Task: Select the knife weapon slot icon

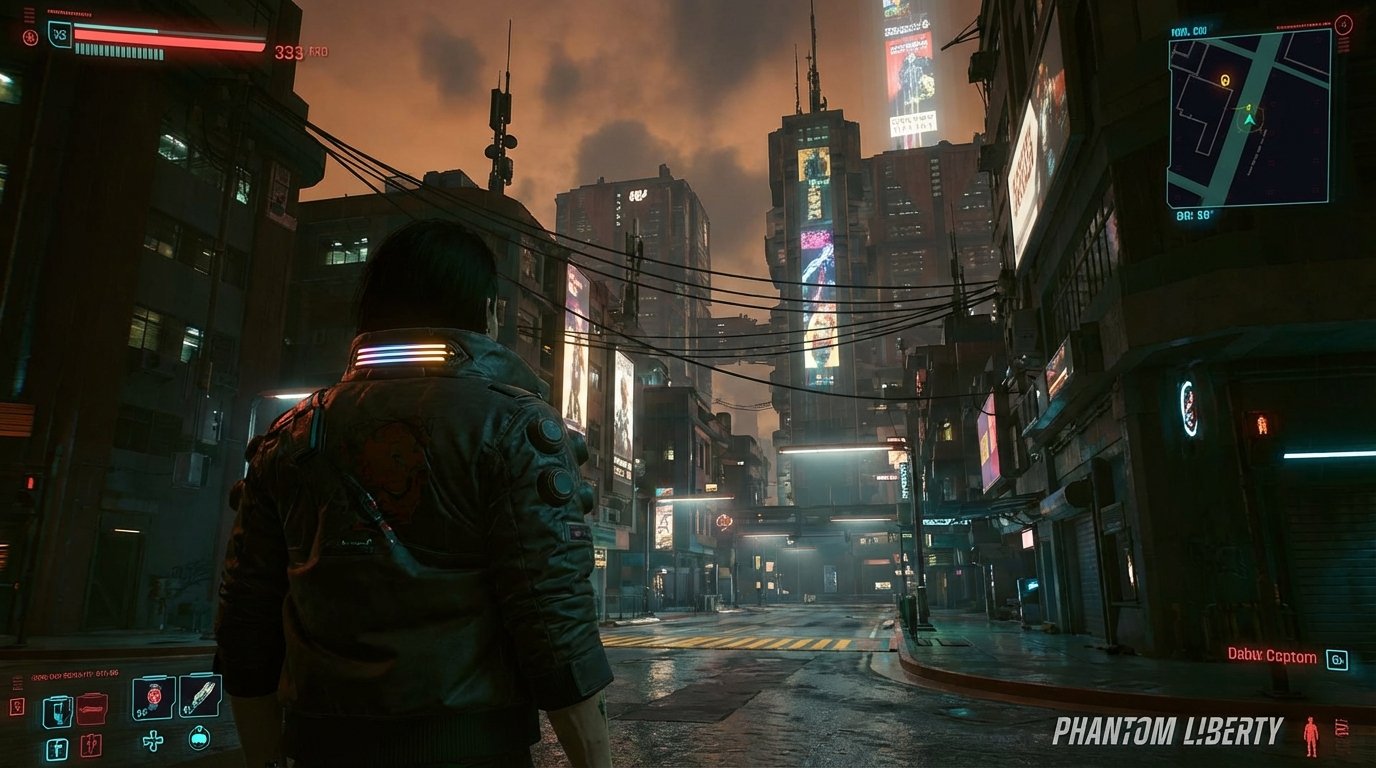Action: click(199, 697)
